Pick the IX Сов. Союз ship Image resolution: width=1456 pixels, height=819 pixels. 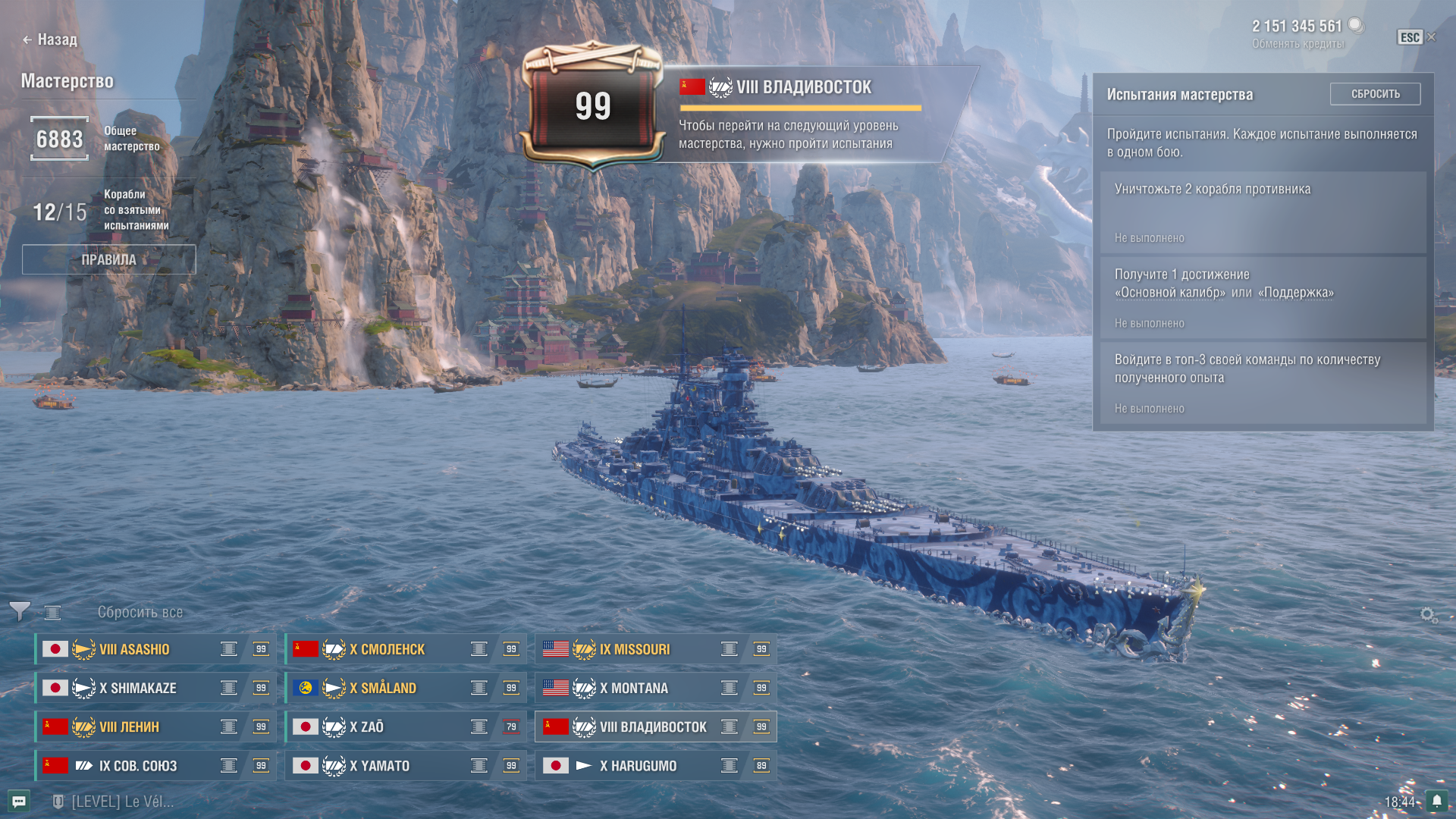[x=155, y=766]
